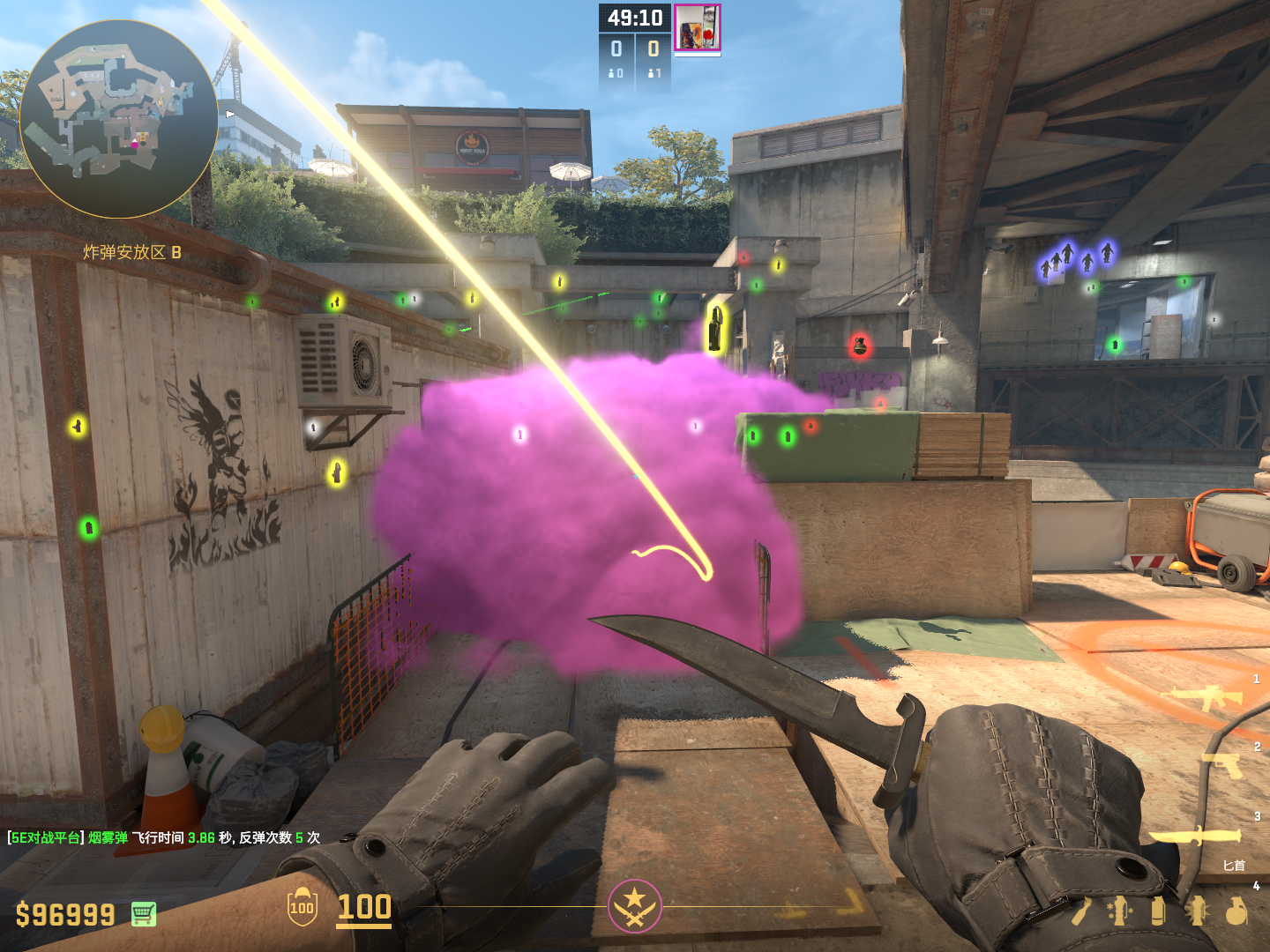Select the decoy grenade icon
The width and height of the screenshot is (1270, 952).
coord(1120,911)
